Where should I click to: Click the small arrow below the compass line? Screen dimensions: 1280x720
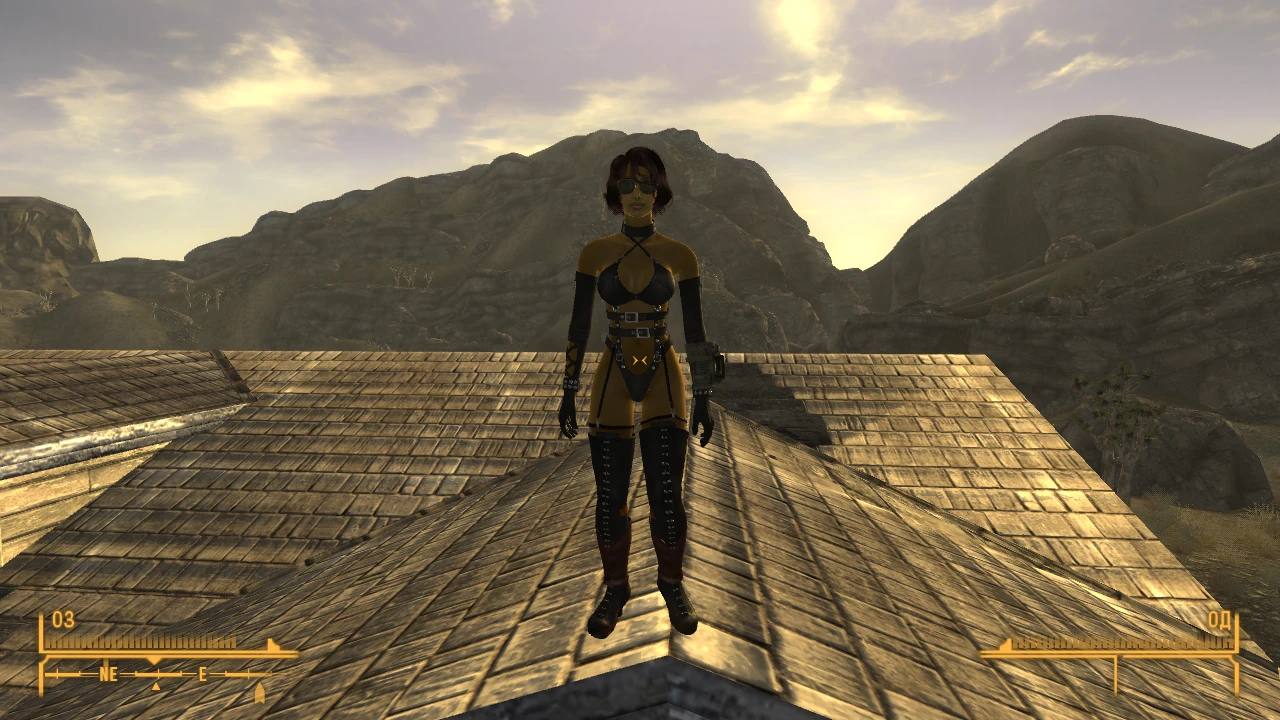point(155,688)
